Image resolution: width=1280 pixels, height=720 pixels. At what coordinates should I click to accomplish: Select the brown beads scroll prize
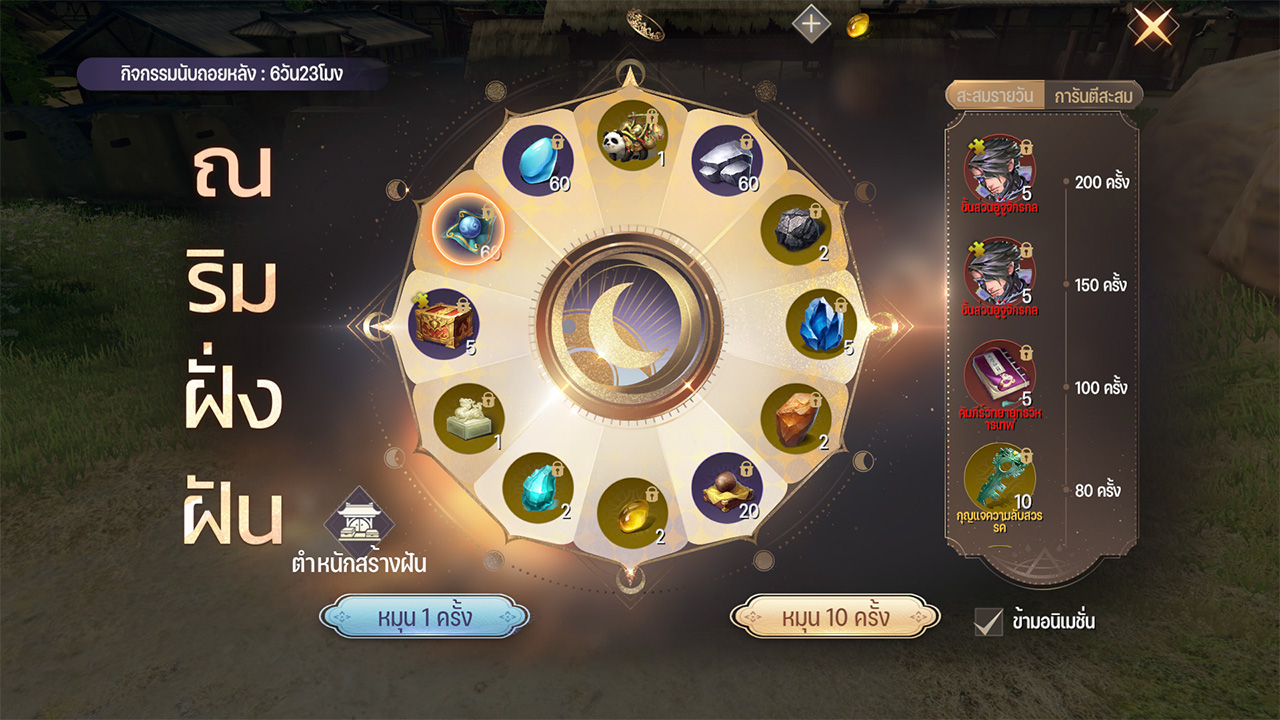pos(727,488)
